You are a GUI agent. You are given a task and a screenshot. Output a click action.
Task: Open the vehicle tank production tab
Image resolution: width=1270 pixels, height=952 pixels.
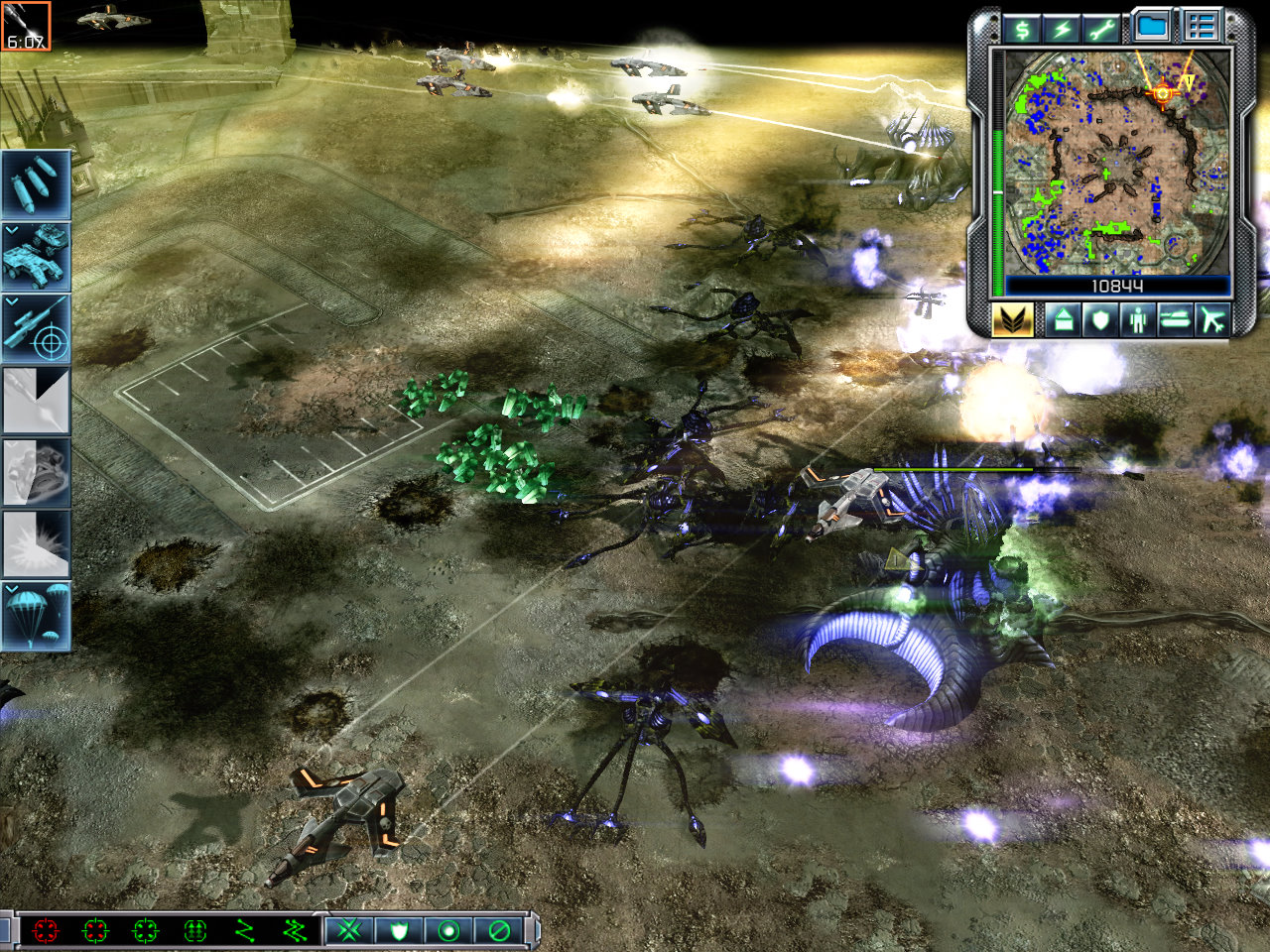tap(1175, 320)
